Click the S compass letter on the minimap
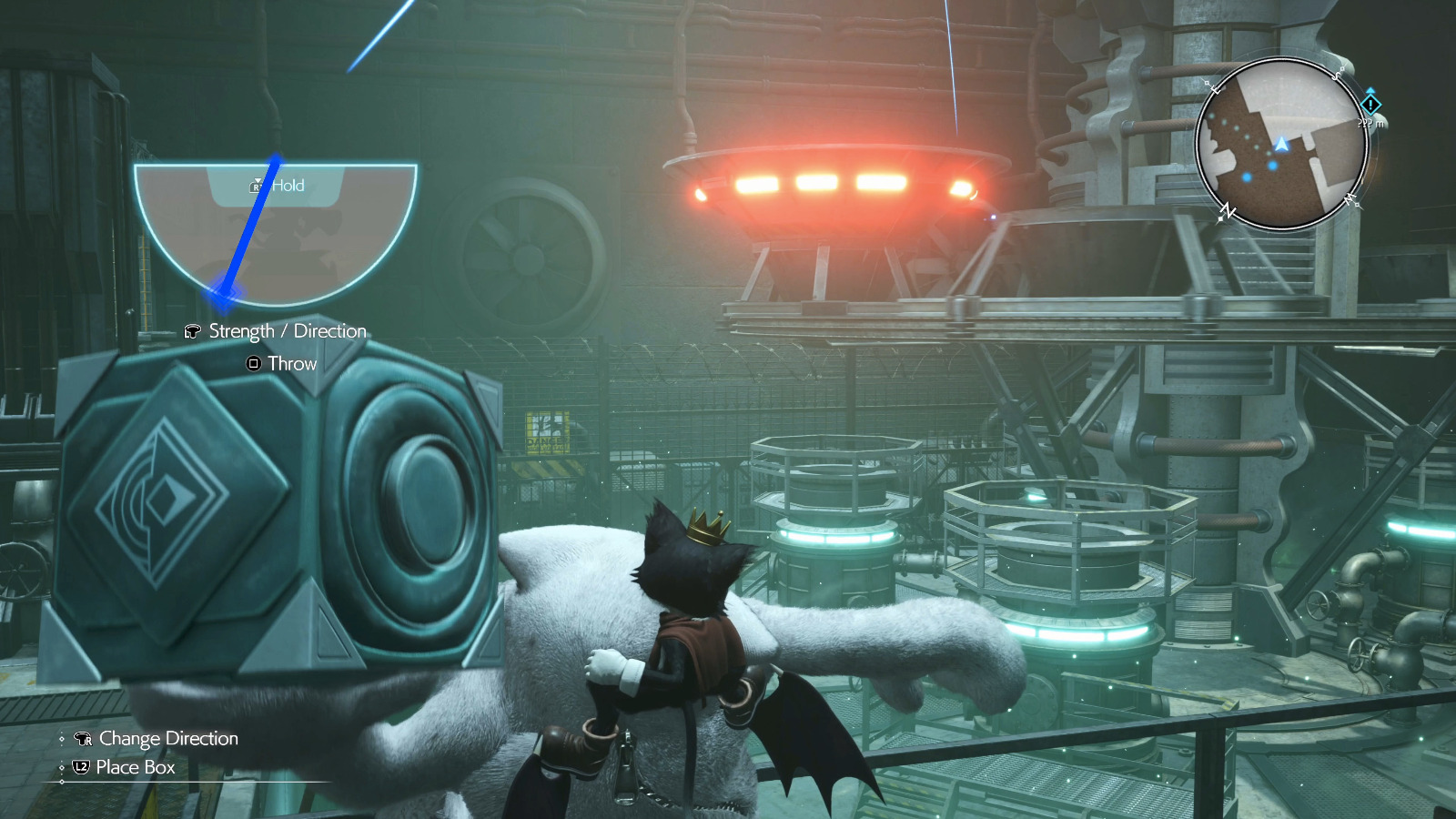1456x819 pixels. [1335, 76]
